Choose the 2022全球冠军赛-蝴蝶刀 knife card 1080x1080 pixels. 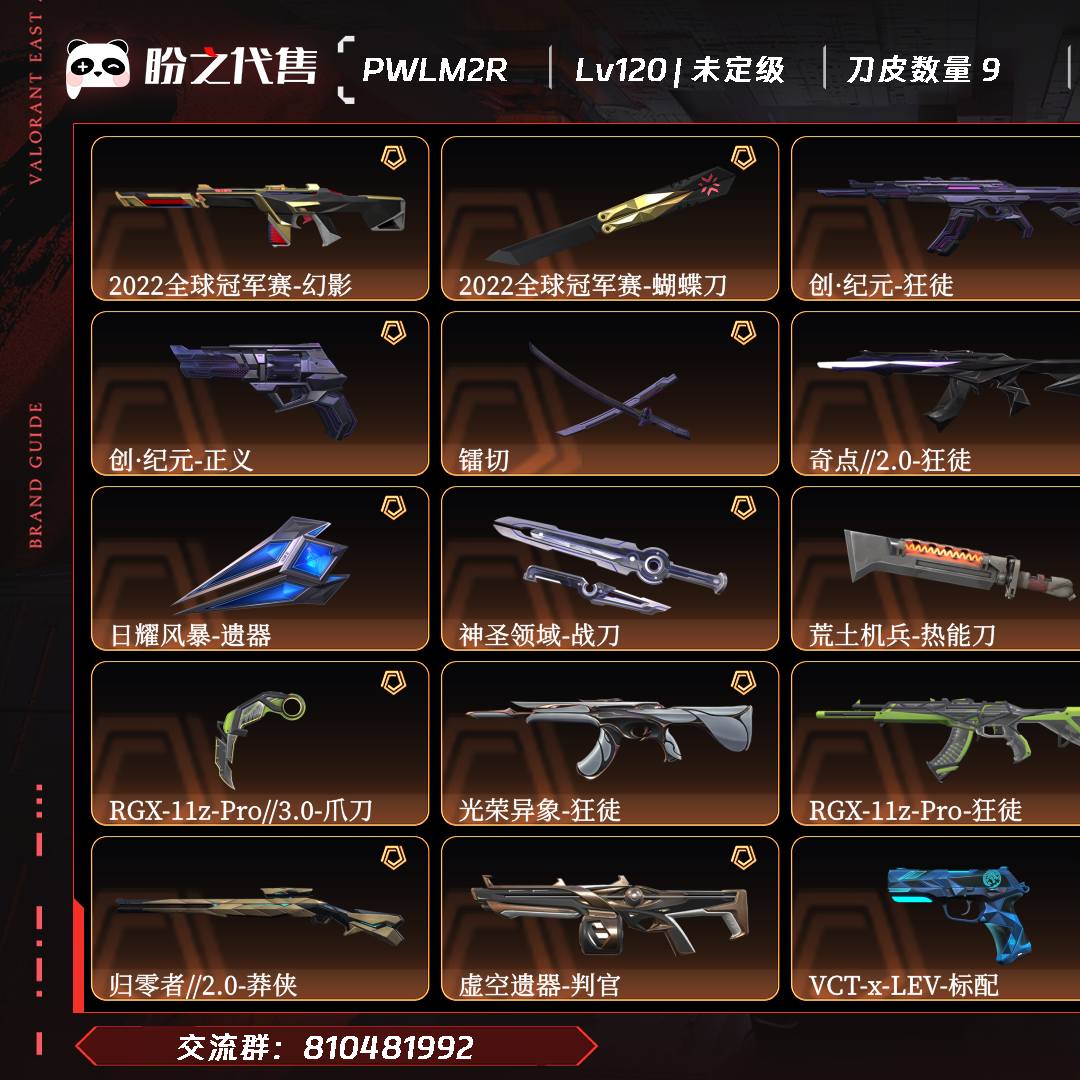(x=610, y=218)
